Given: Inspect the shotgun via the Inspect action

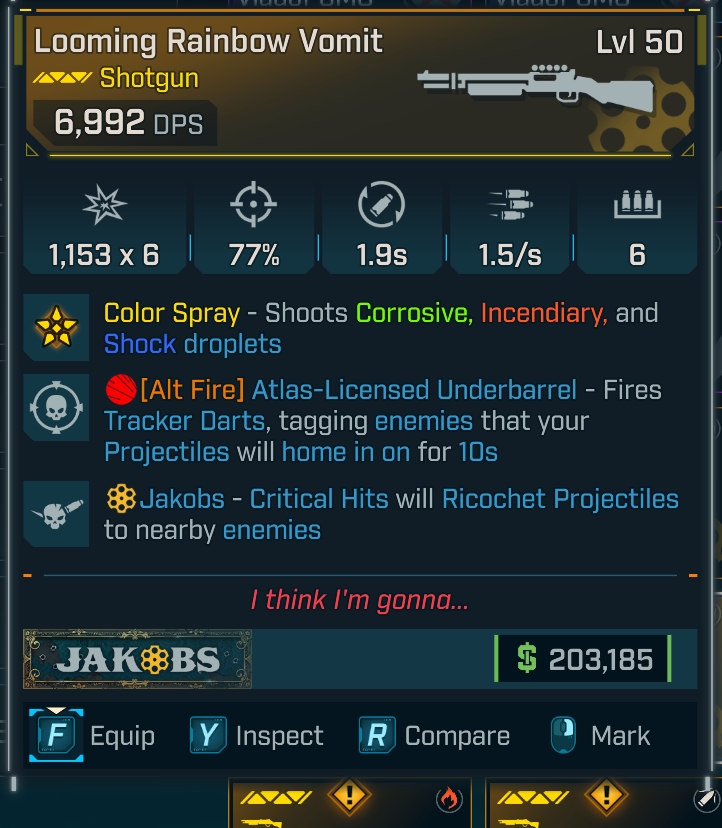Looking at the screenshot, I should pos(257,736).
